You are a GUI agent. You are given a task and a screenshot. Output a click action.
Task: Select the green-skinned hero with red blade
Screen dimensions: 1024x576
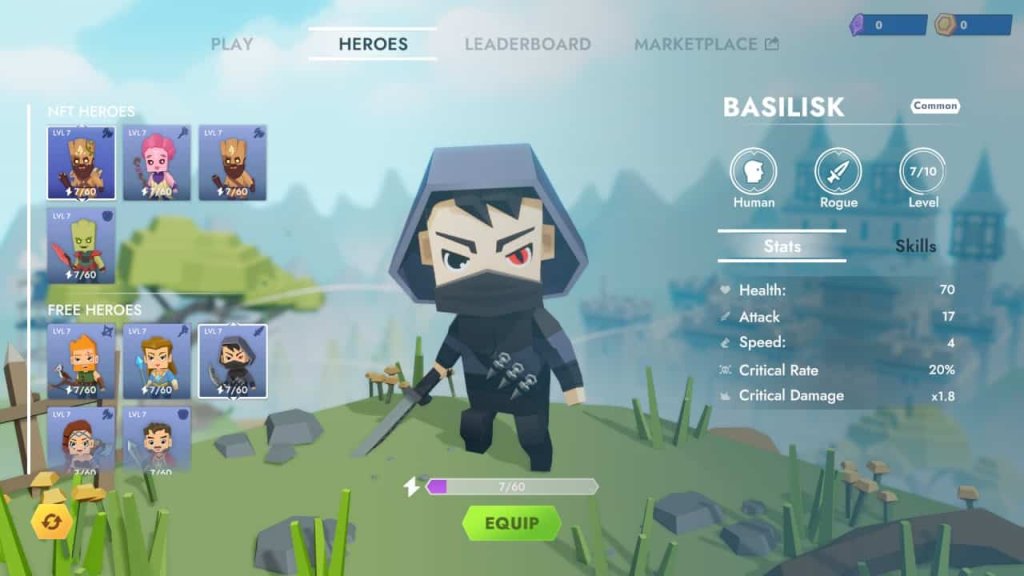pos(81,244)
